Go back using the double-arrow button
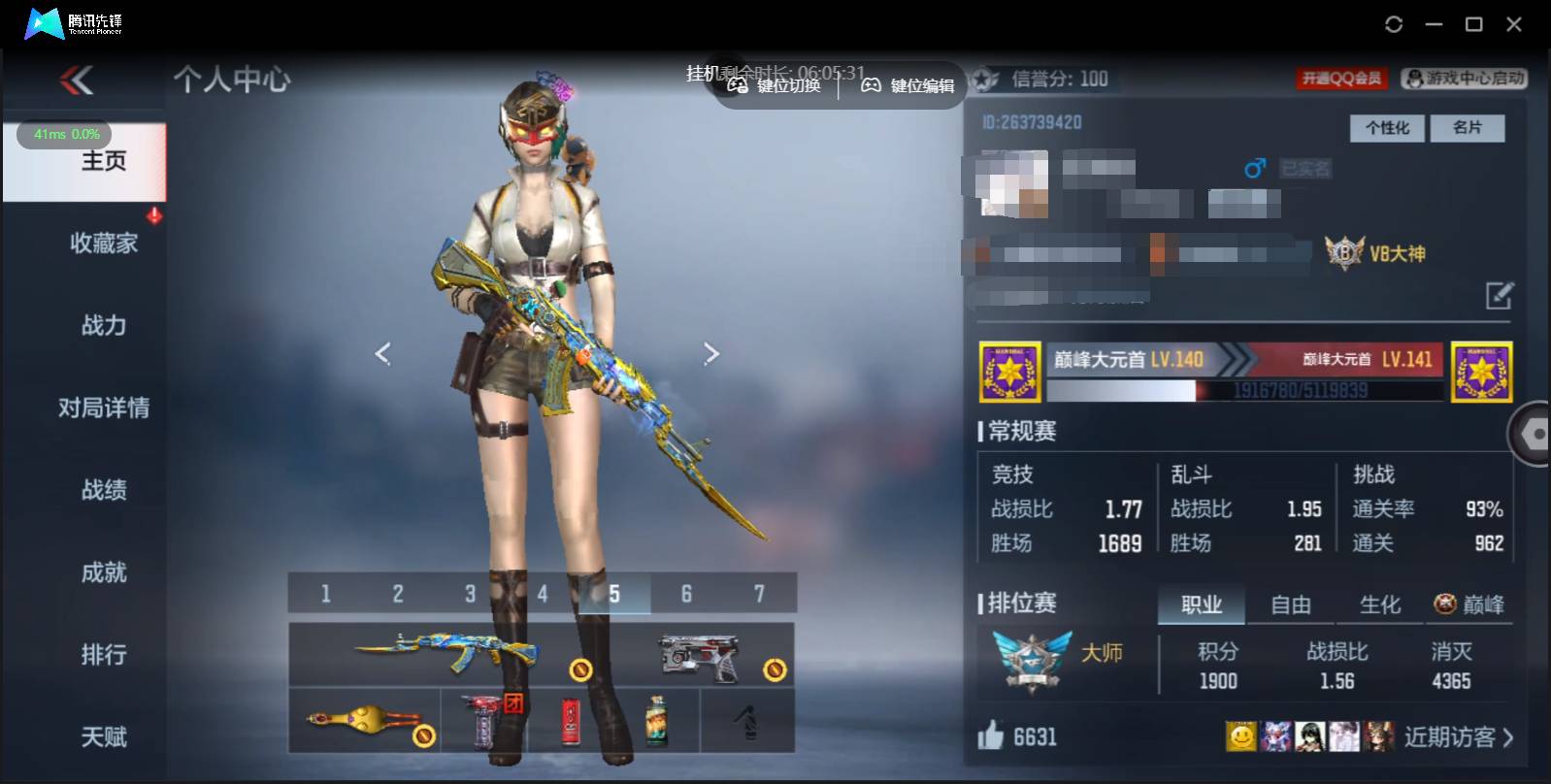 coord(78,80)
